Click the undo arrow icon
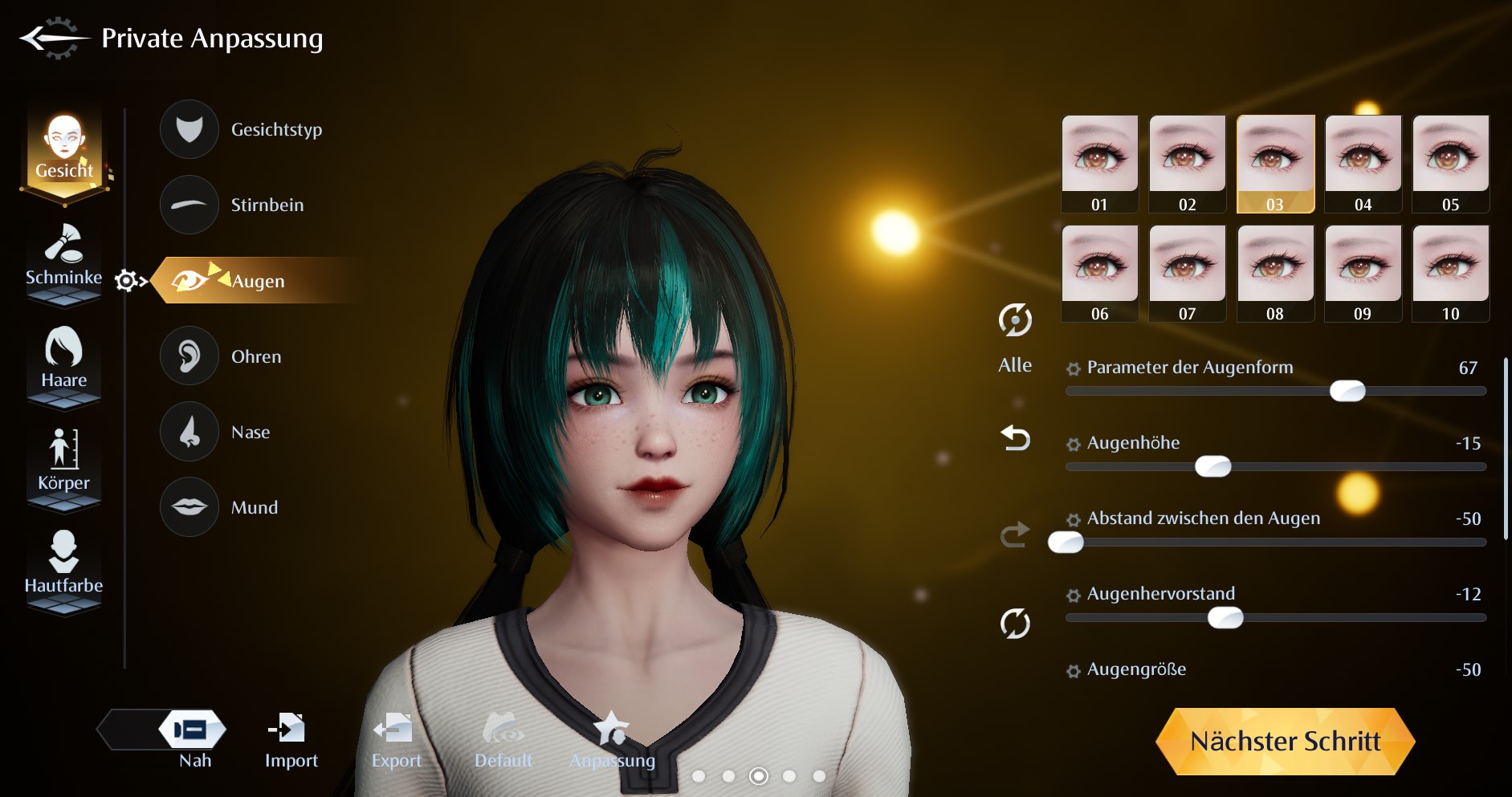Viewport: 1512px width, 797px height. click(x=1015, y=438)
